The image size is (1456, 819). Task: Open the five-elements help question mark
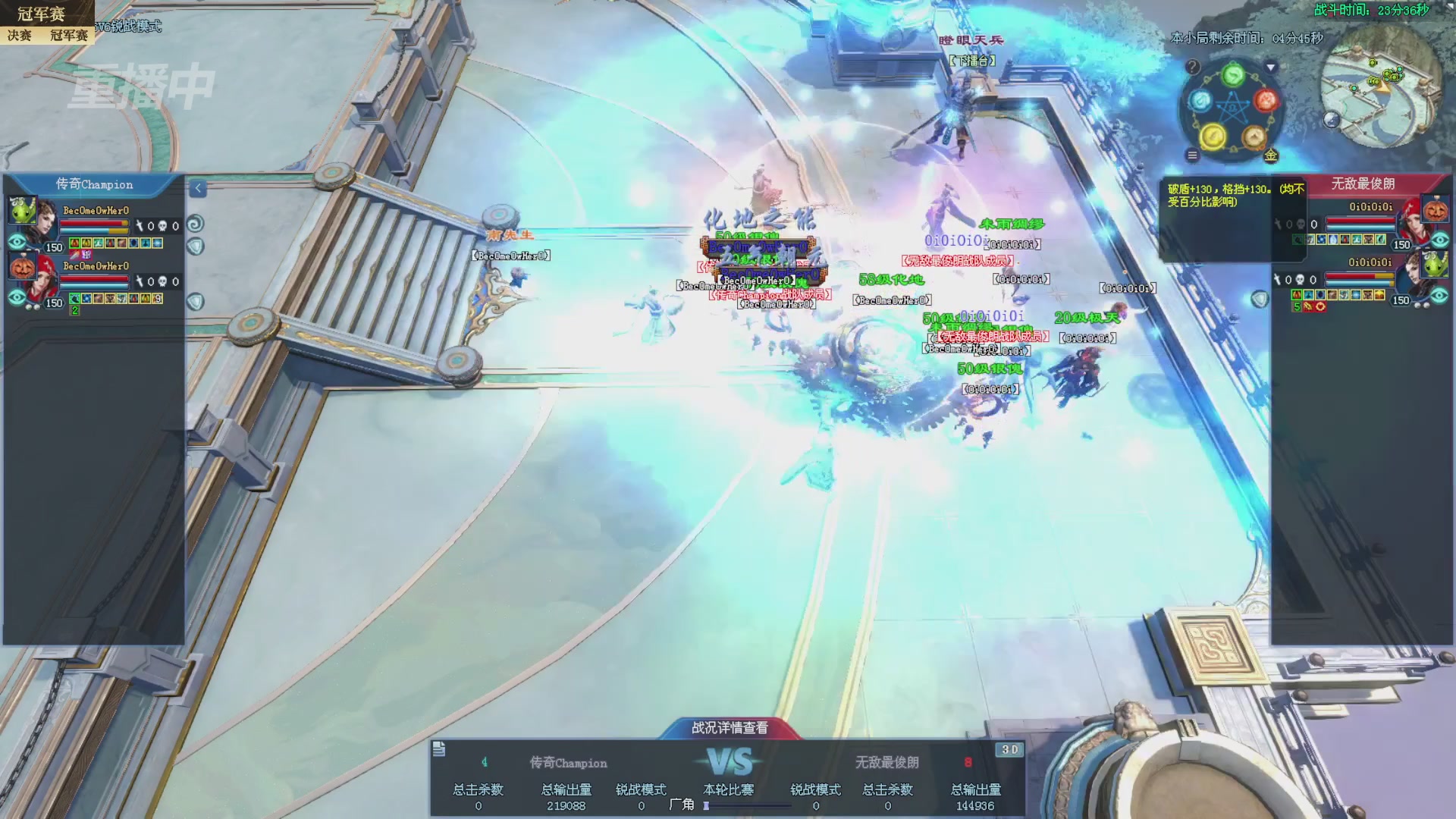point(1192,67)
